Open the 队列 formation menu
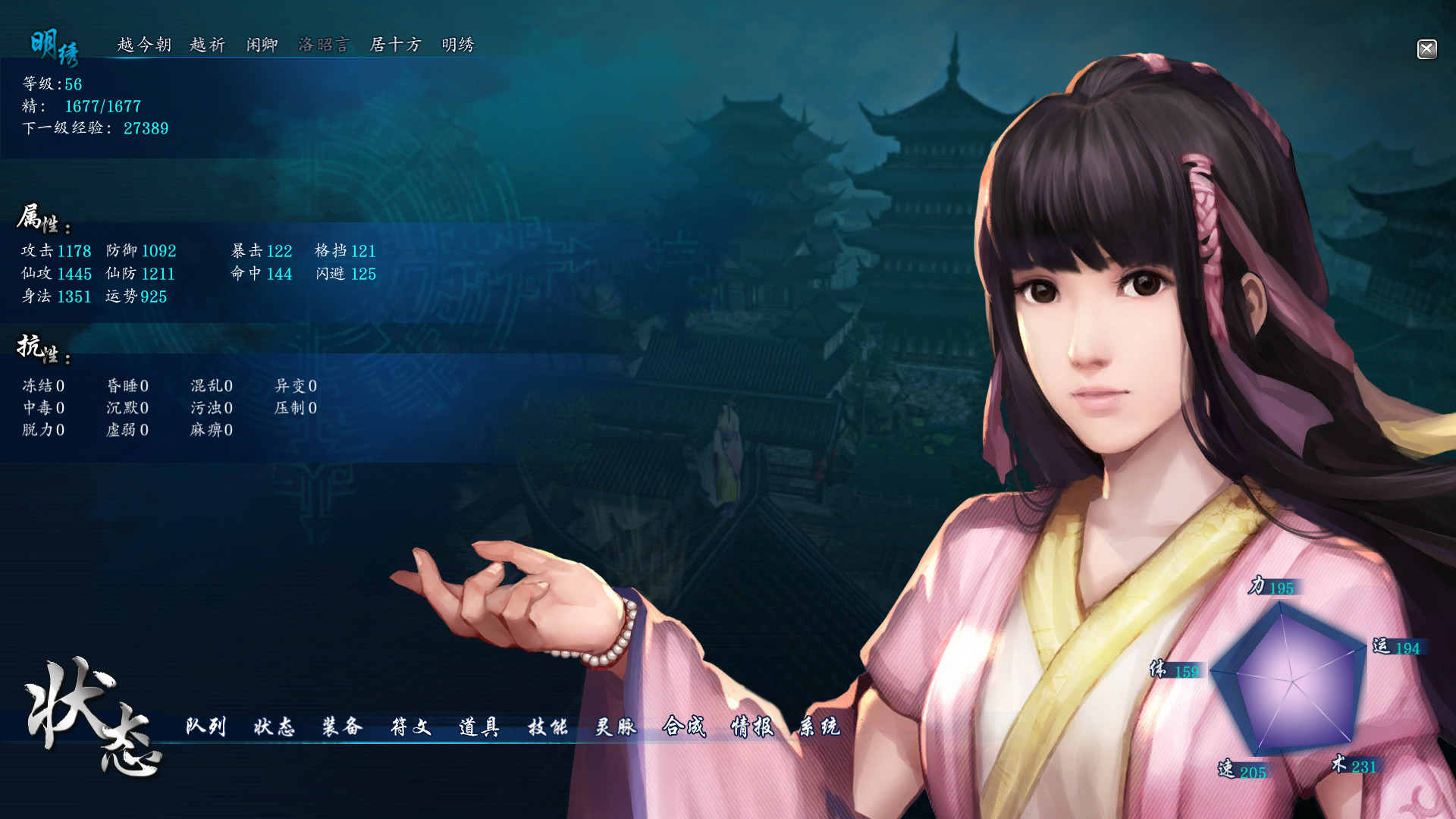Screen dimensions: 1456x819 click(205, 726)
